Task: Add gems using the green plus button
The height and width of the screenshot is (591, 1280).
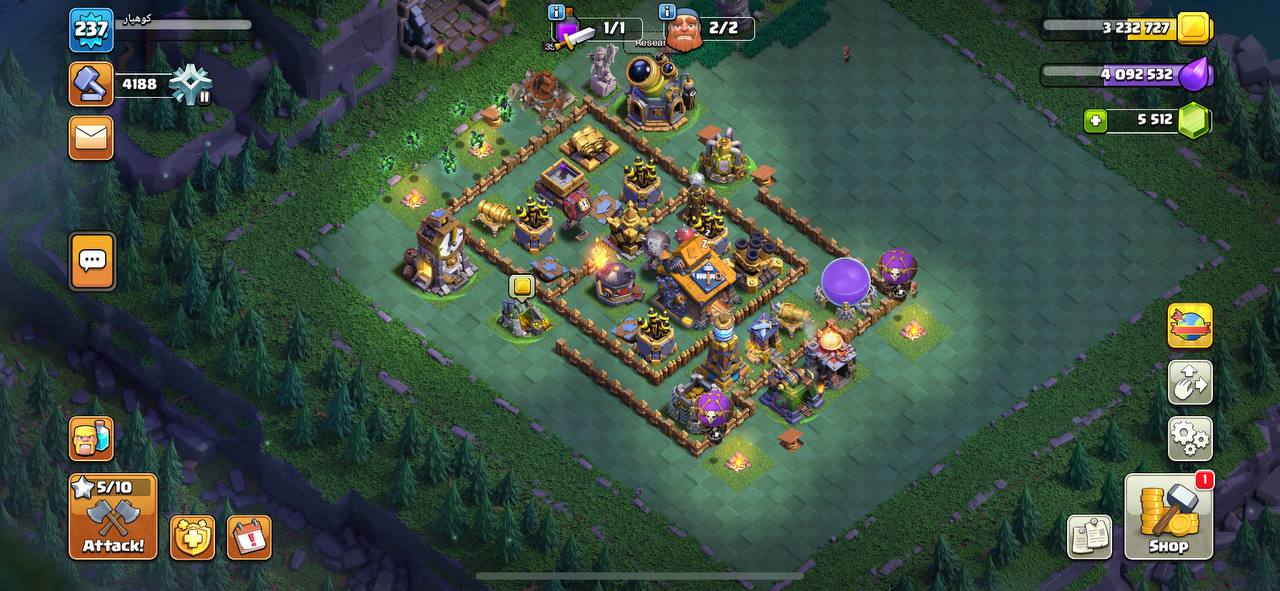Action: (x=1096, y=121)
